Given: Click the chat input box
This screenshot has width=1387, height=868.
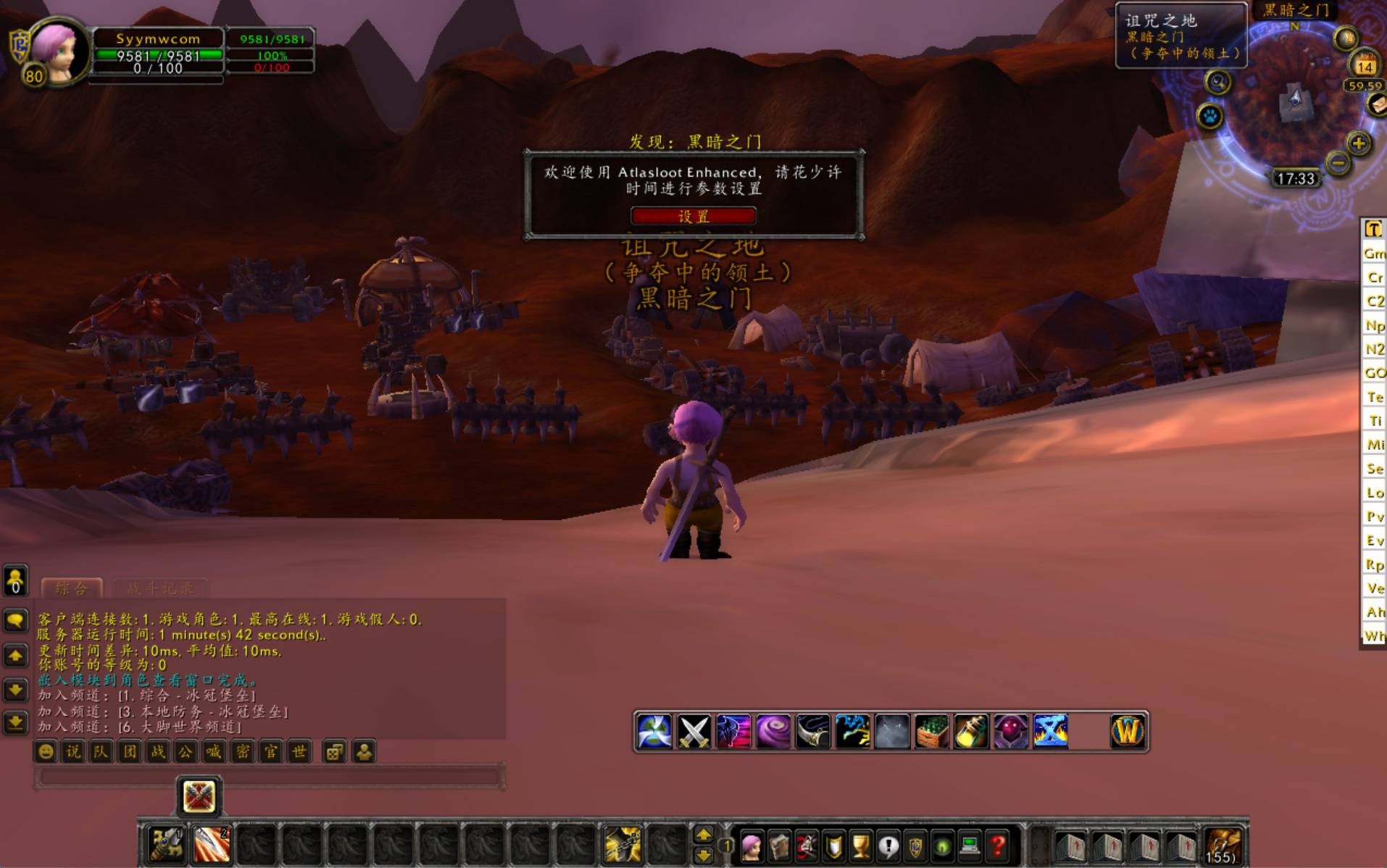Looking at the screenshot, I should 268,777.
